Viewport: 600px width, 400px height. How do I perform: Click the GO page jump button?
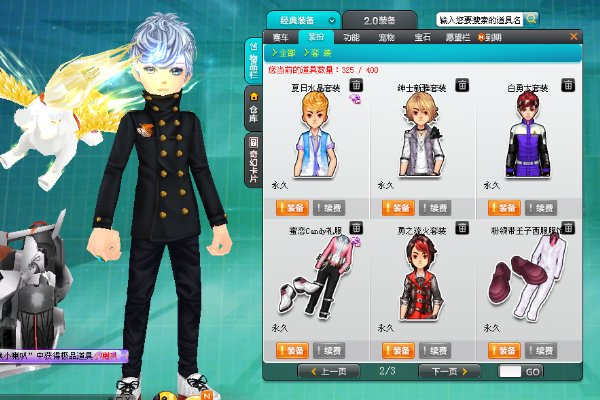[532, 371]
